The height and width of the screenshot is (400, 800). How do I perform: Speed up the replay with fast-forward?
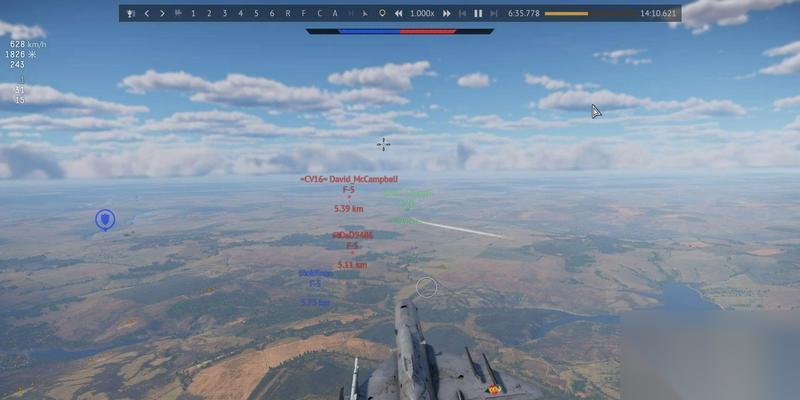pyautogui.click(x=446, y=14)
